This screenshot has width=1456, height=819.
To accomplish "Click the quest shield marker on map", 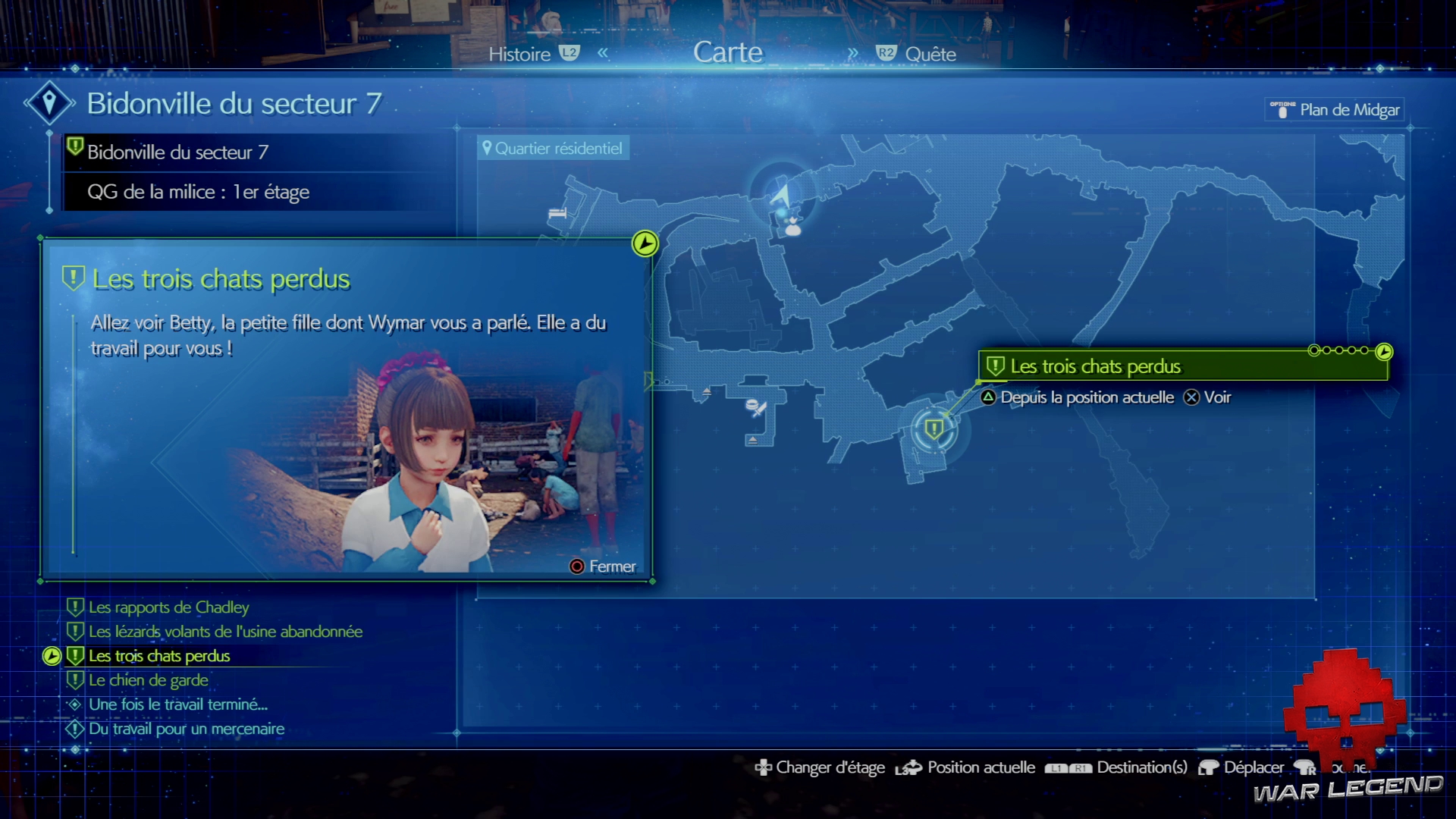I will point(934,429).
